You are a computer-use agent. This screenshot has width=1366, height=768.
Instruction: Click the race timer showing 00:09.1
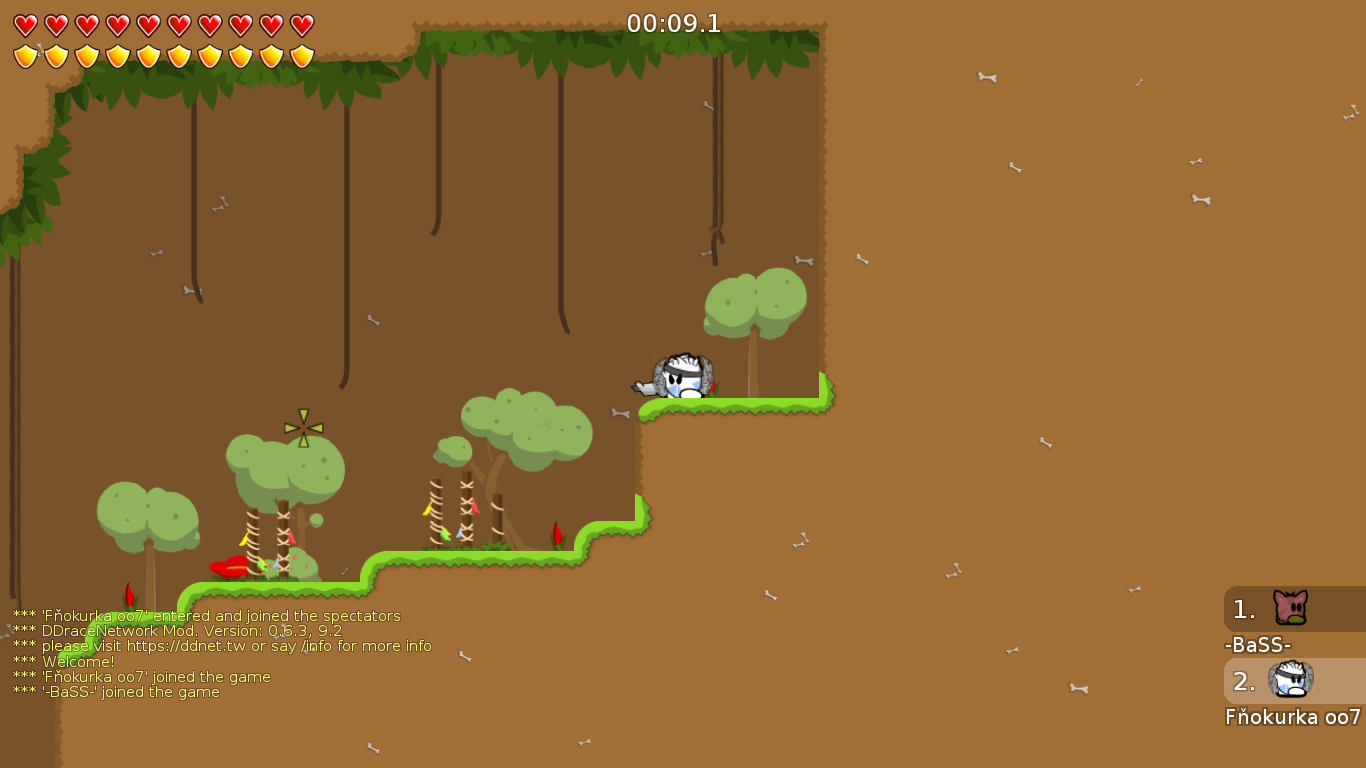(672, 24)
